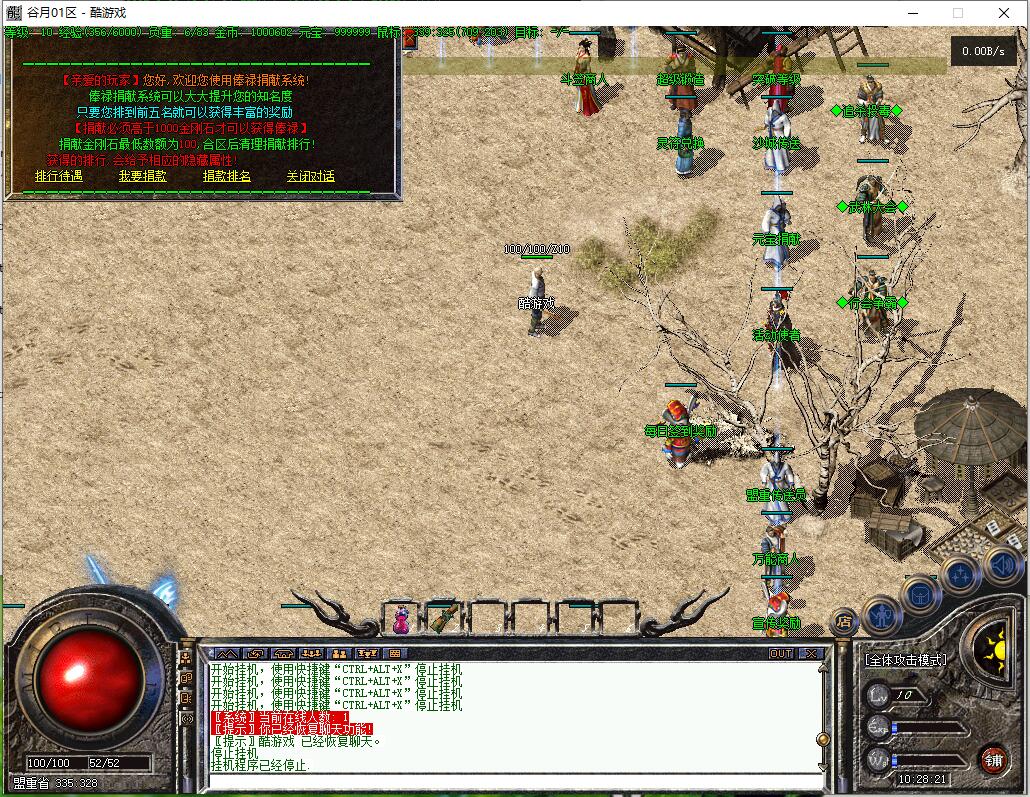Open the 店 shop round button

(844, 620)
